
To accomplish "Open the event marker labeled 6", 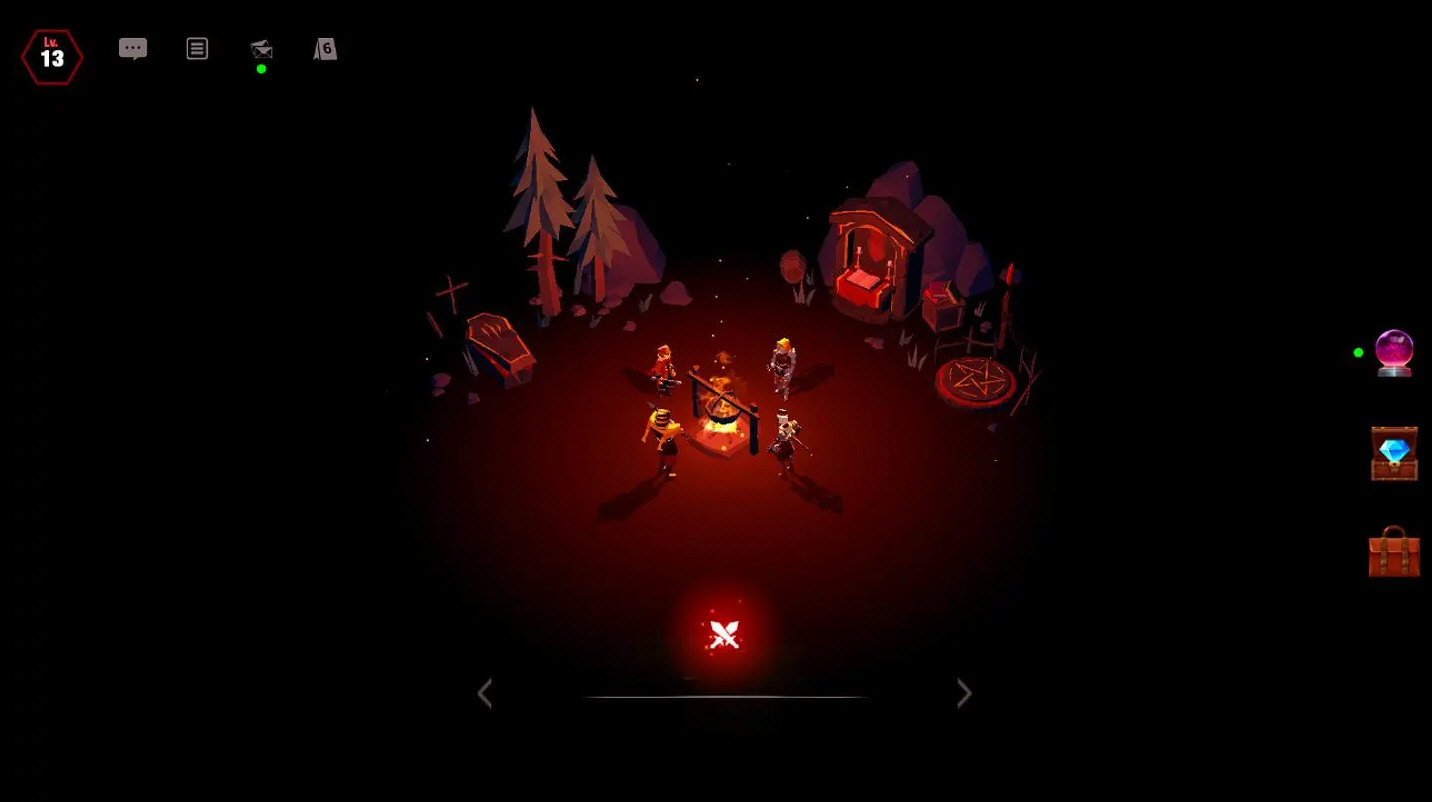I will [x=323, y=47].
